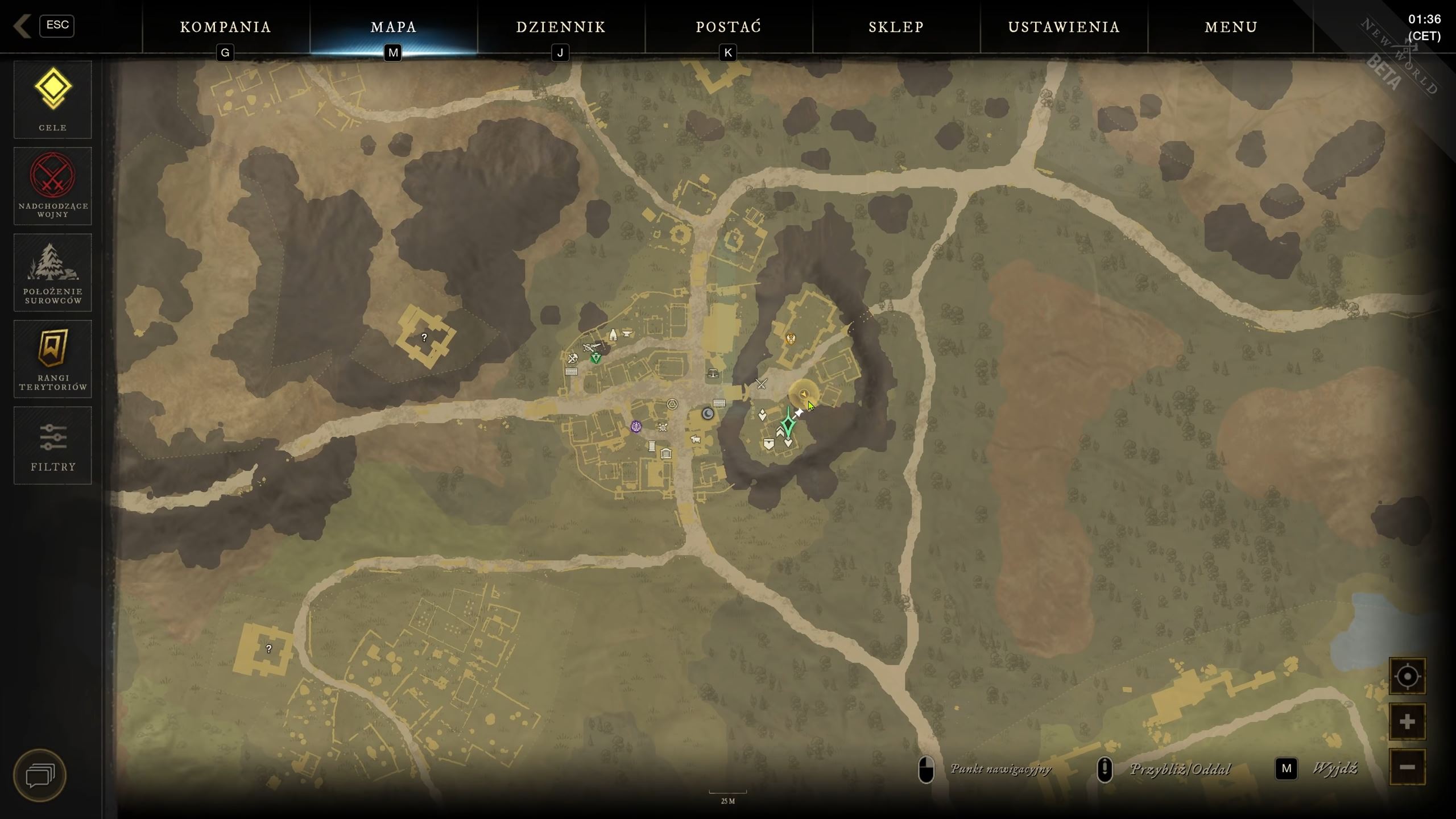
Task: Open the storage chest map icon
Action: [x=719, y=403]
